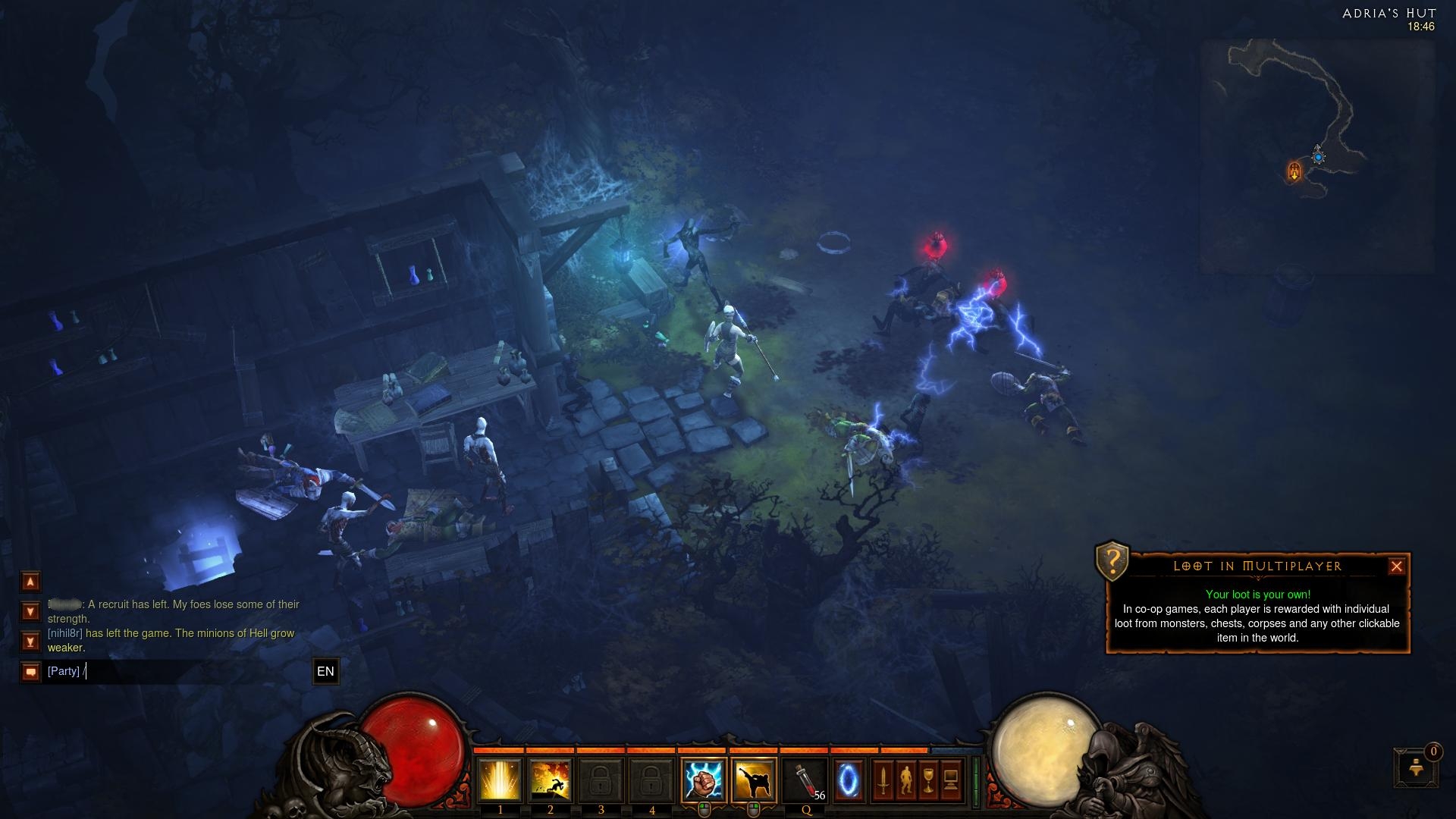The height and width of the screenshot is (819, 1456).
Task: Click the question mark shield tip icon
Action: pyautogui.click(x=1112, y=562)
